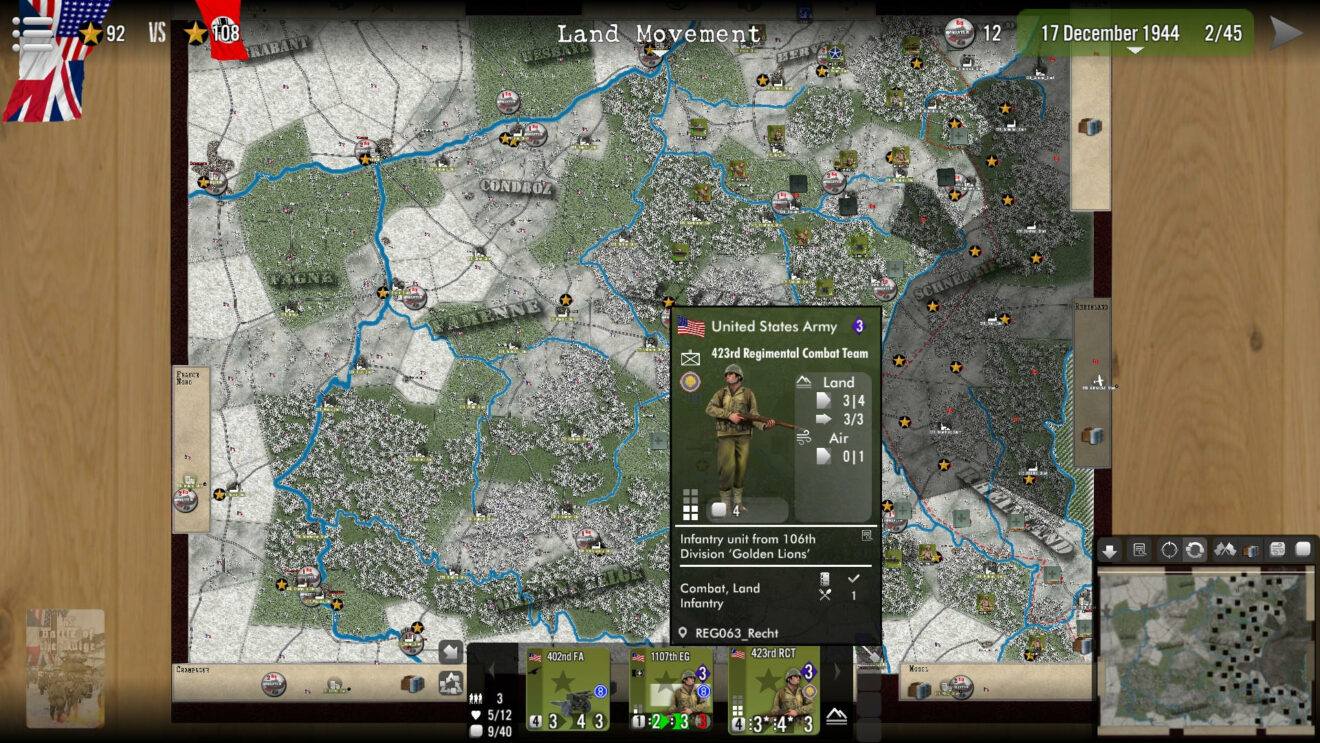1320x743 pixels.
Task: Click the left chevron to scroll unit counters
Action: [491, 670]
